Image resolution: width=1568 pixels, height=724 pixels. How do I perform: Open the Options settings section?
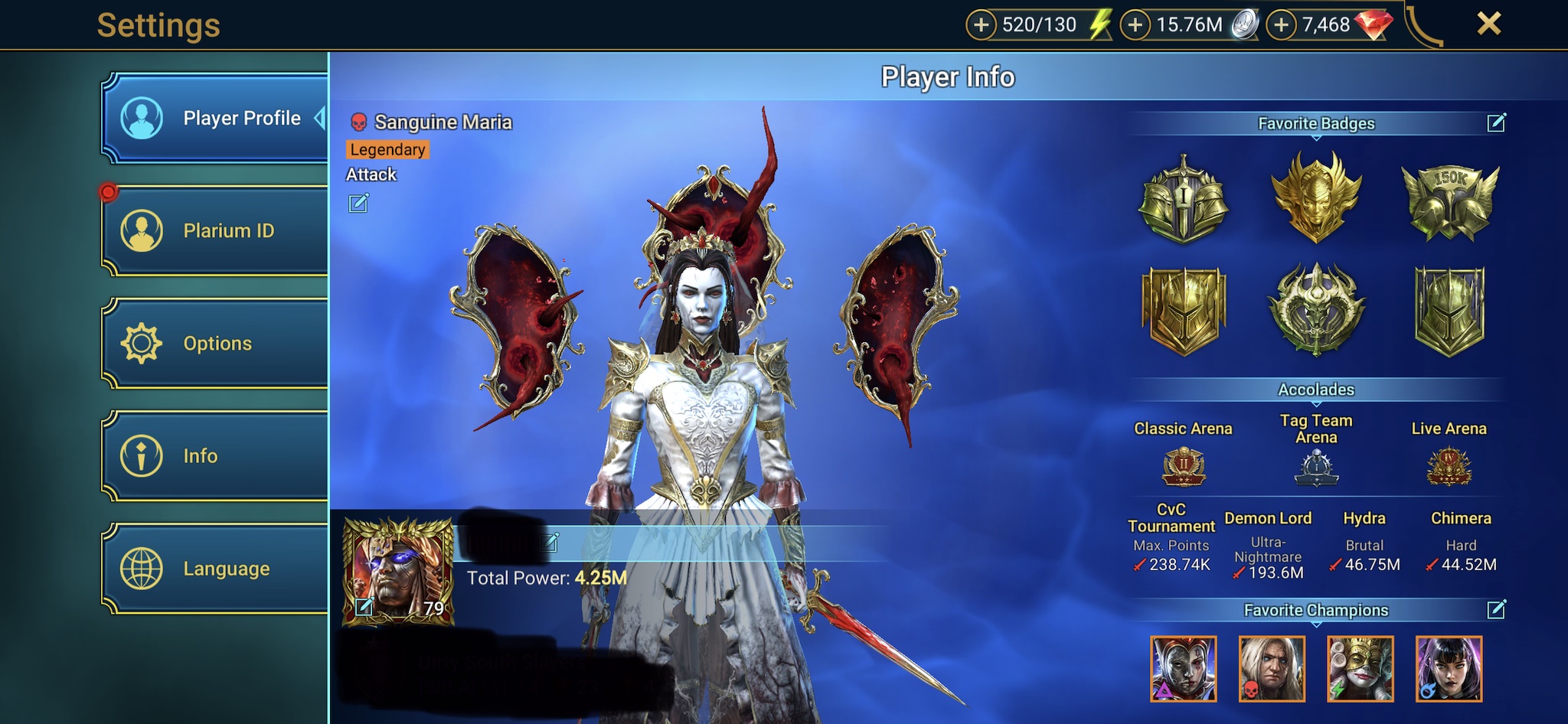216,344
